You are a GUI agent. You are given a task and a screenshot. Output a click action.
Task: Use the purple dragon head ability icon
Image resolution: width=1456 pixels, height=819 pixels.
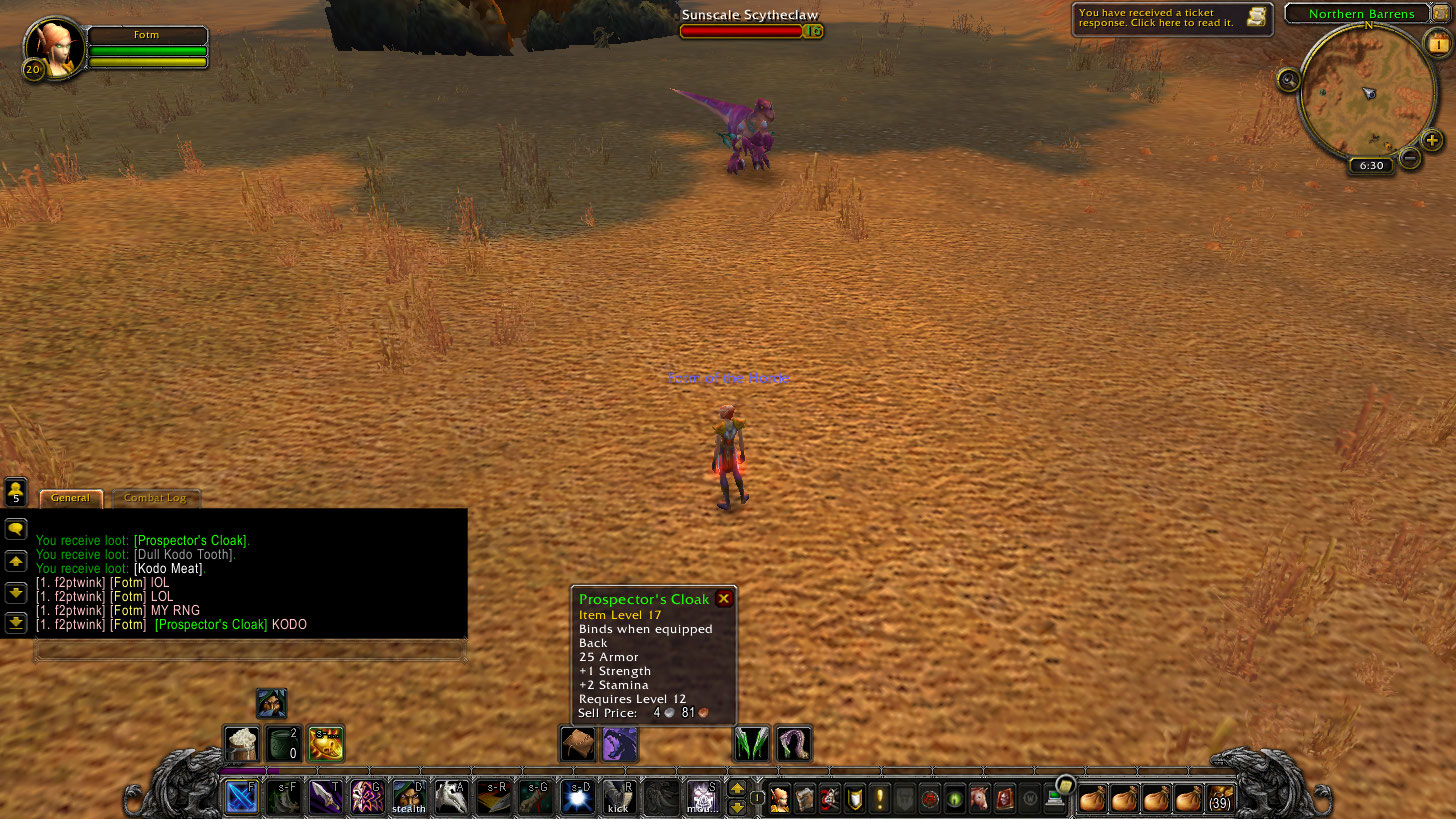pos(620,744)
